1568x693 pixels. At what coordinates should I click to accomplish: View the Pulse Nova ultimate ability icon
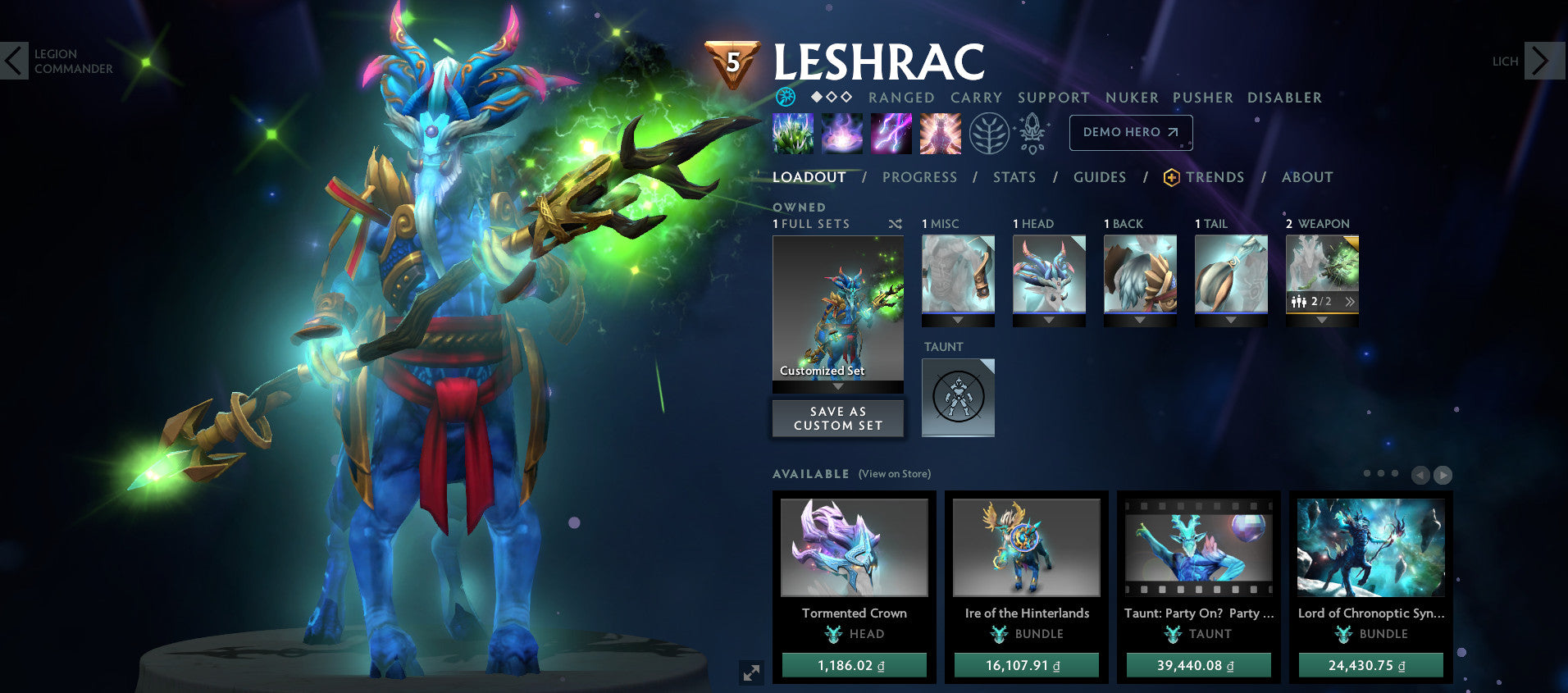coord(940,133)
